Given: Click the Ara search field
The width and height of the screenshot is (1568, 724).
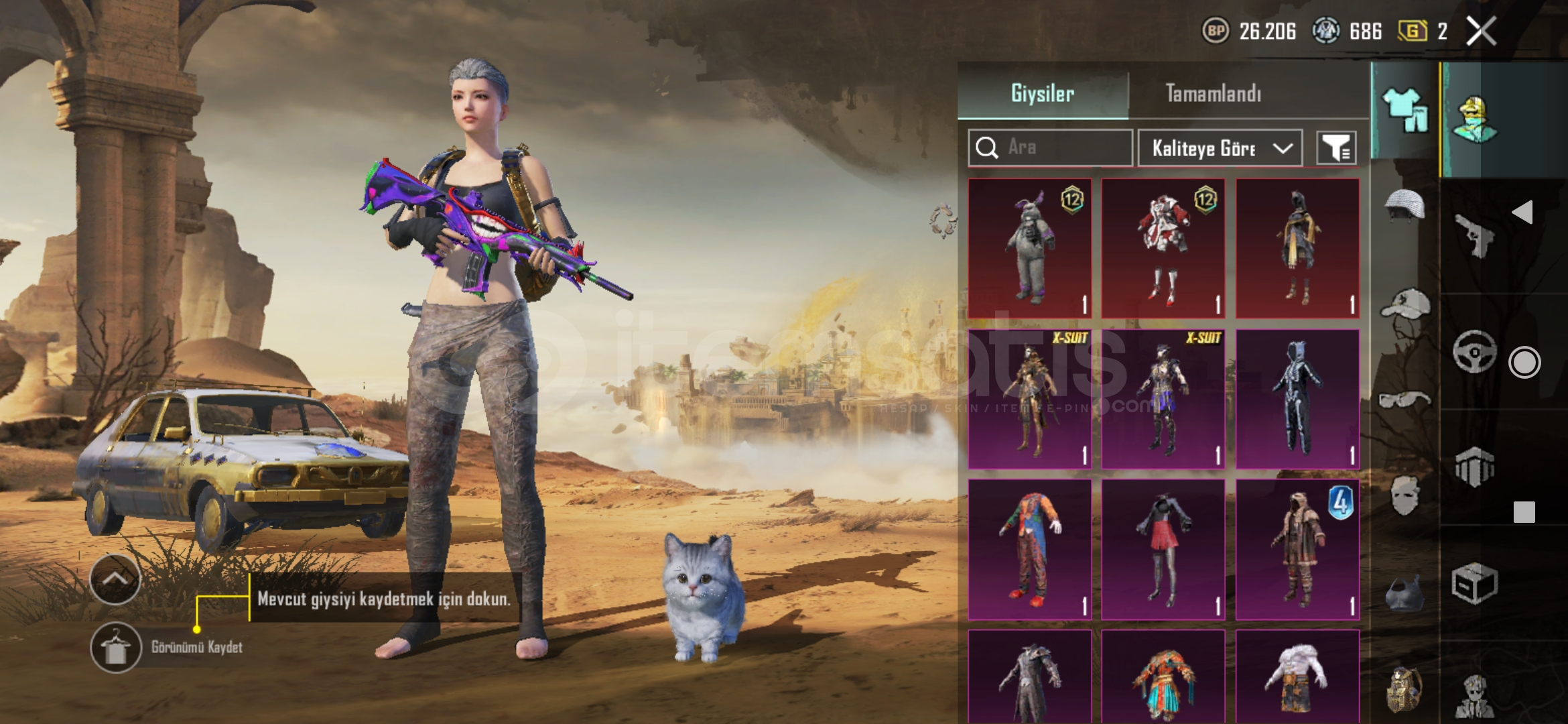Looking at the screenshot, I should pos(1051,147).
